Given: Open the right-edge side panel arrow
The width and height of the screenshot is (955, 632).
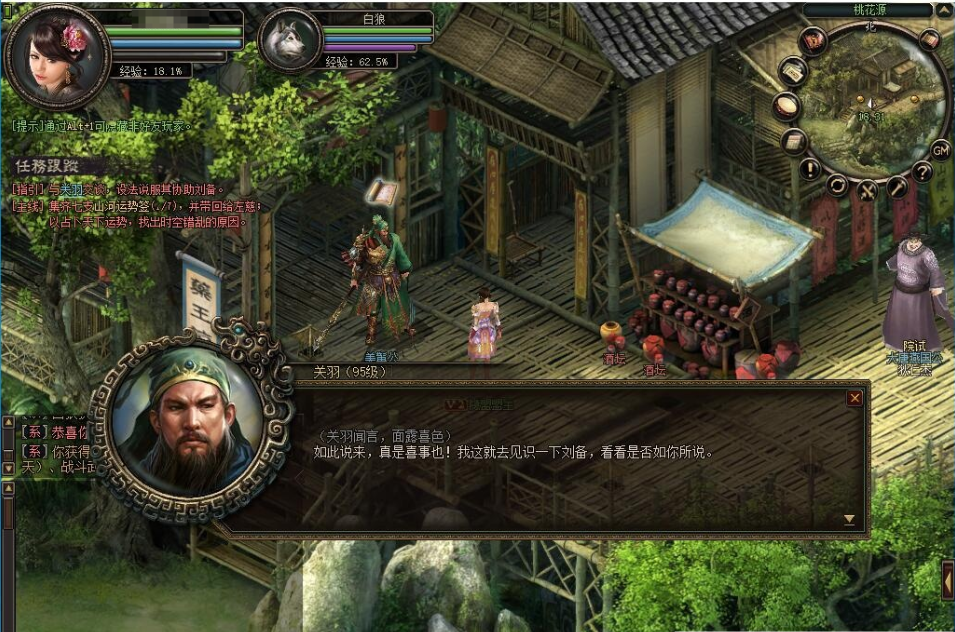Looking at the screenshot, I should coord(947,580).
